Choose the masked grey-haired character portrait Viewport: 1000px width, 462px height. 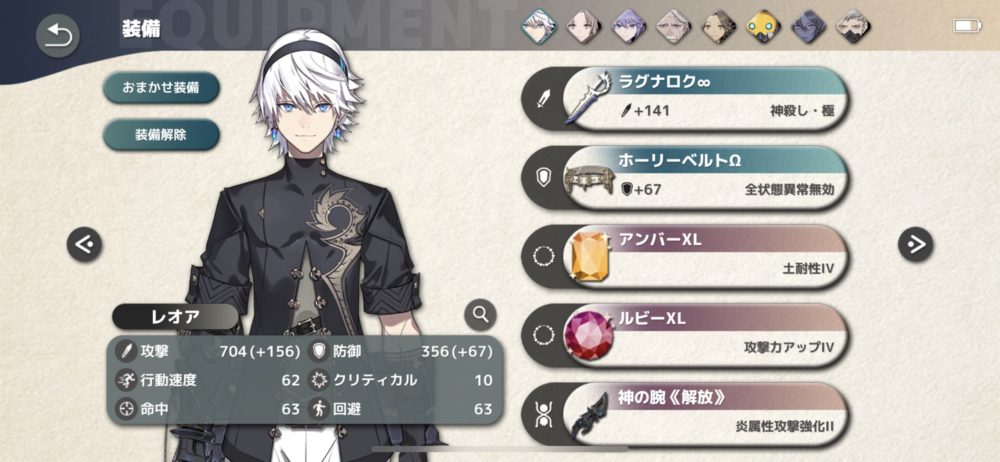click(x=854, y=26)
